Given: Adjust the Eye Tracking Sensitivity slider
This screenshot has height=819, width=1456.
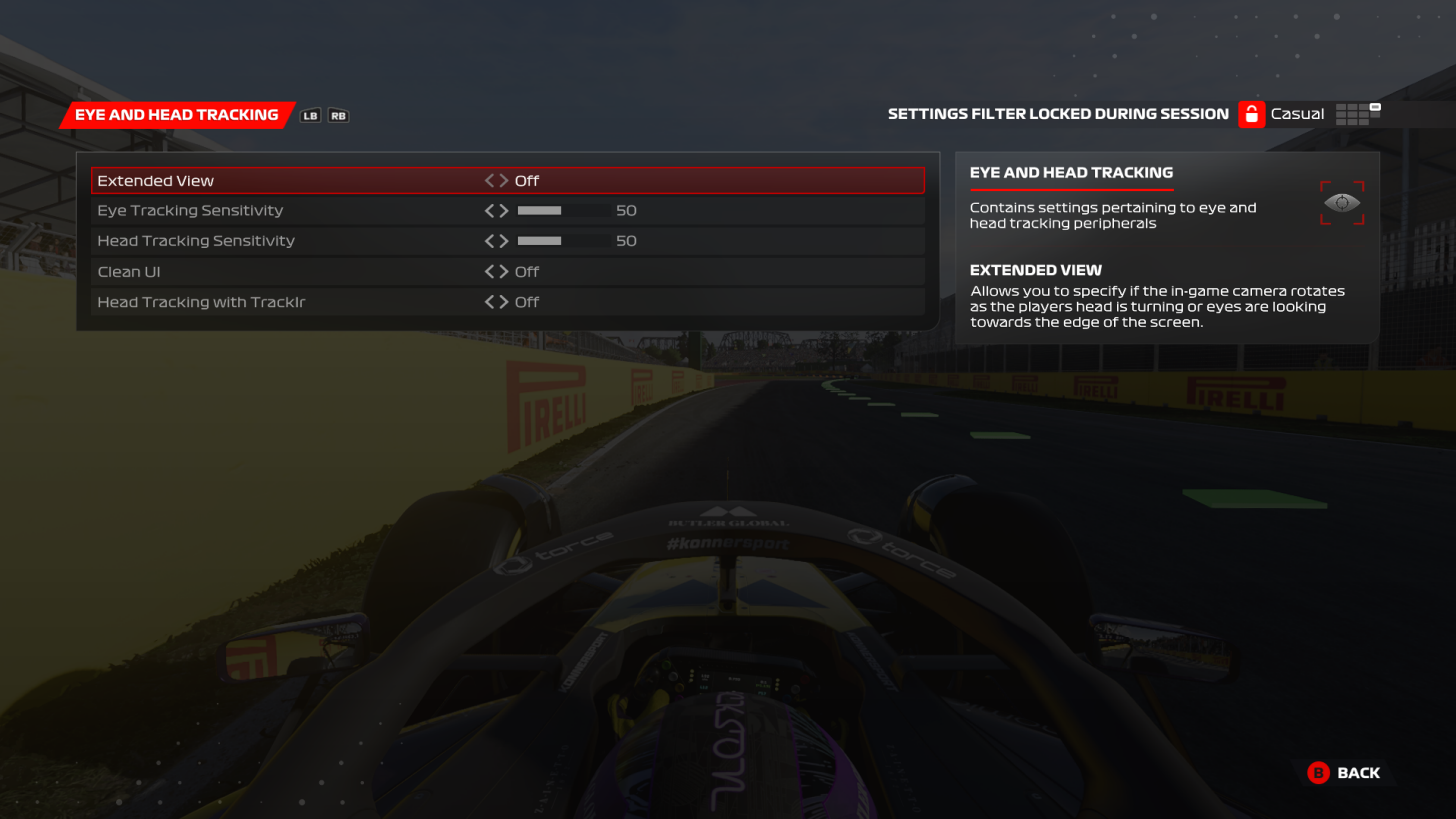Looking at the screenshot, I should 562,210.
